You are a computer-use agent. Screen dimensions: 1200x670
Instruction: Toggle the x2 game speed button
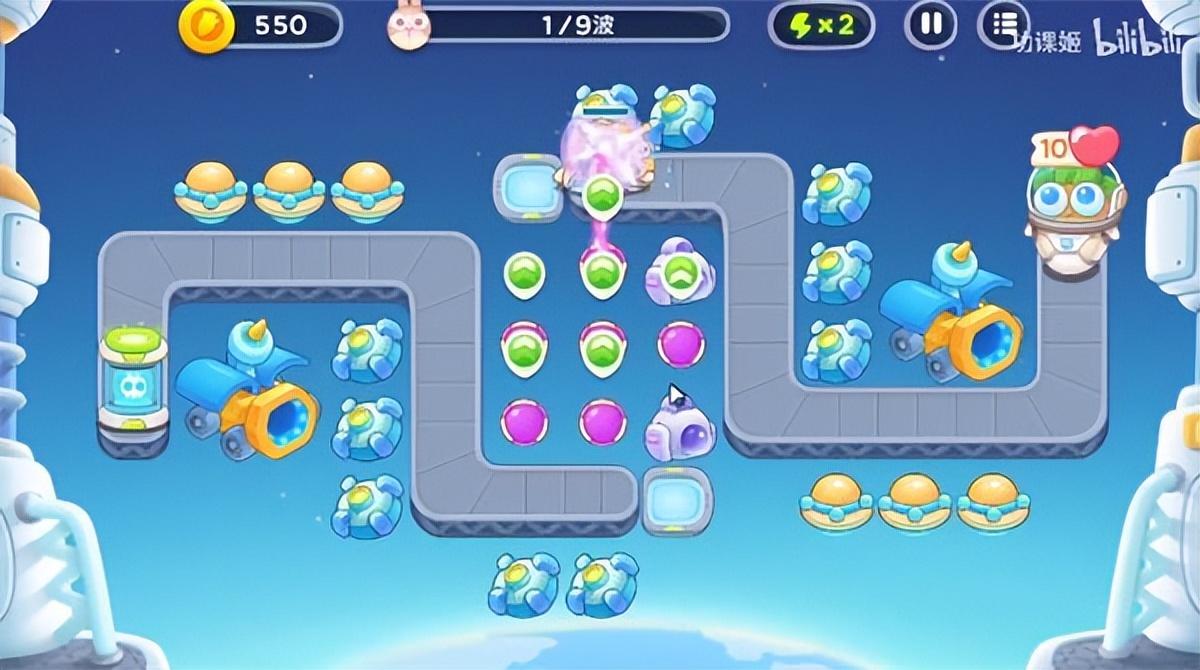[823, 26]
